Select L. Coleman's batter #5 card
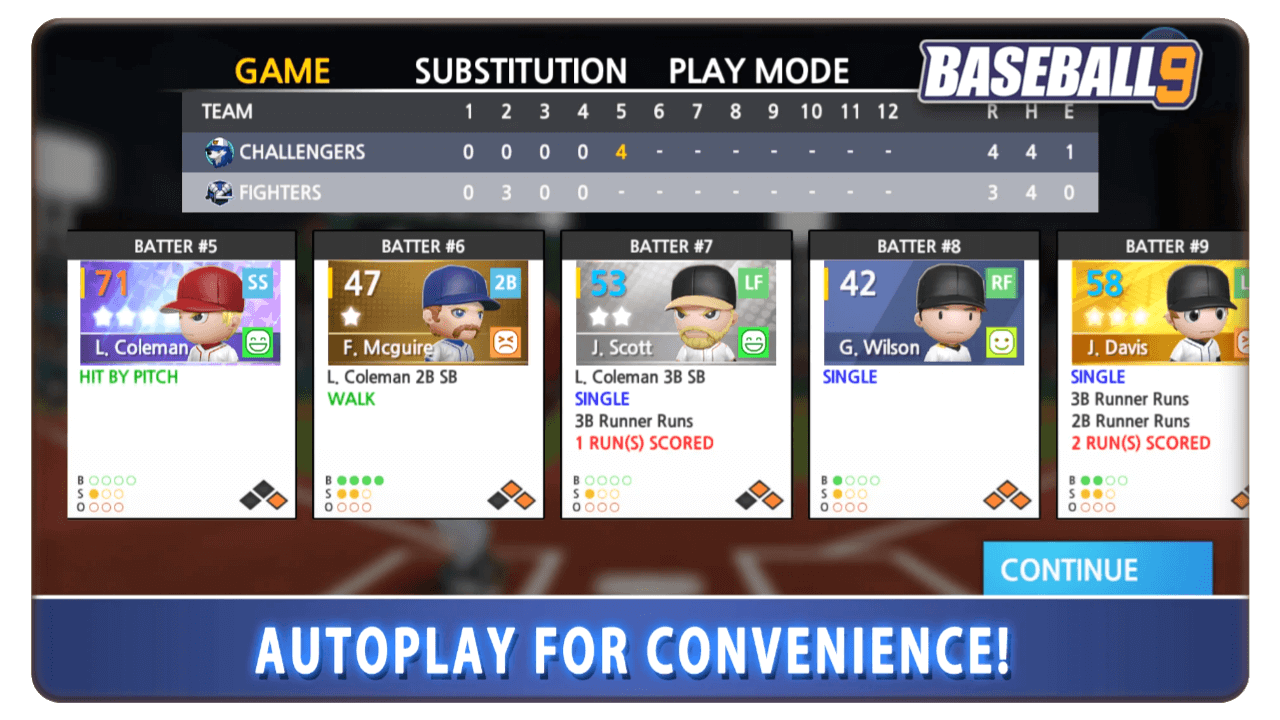 tap(181, 376)
